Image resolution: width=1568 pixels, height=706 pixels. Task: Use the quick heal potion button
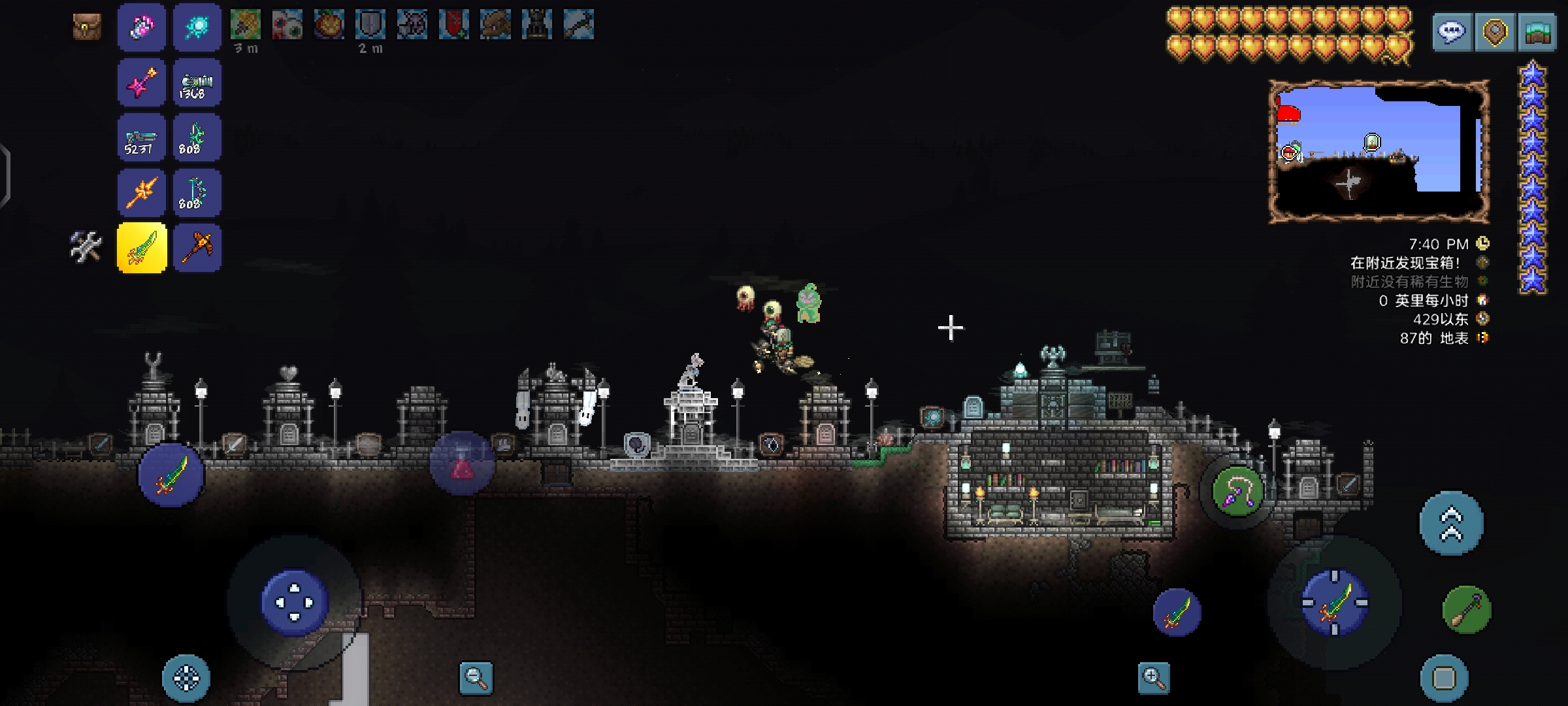tap(462, 463)
